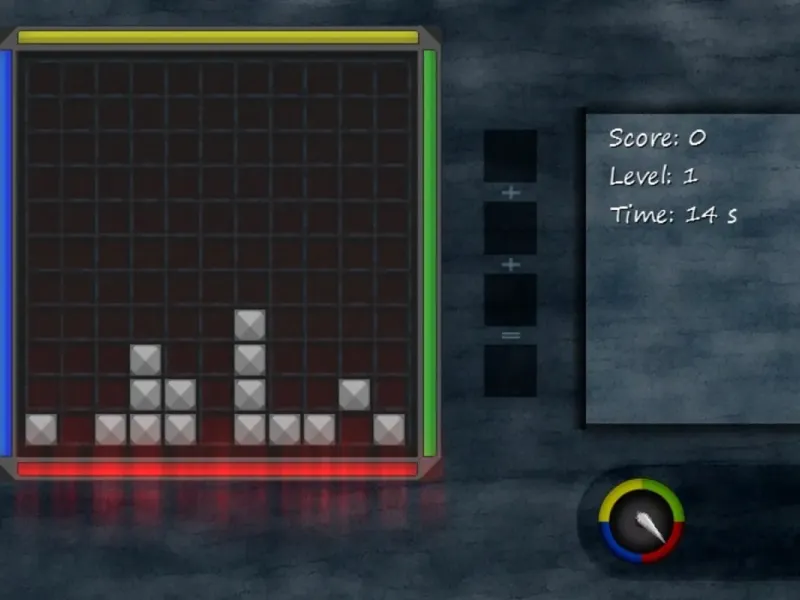Click the four-colored direction dial

click(640, 520)
